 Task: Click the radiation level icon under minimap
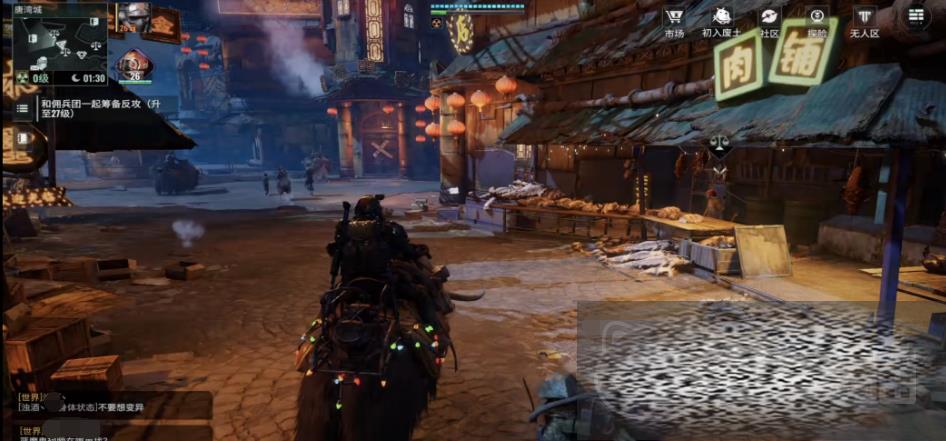pyautogui.click(x=20, y=78)
